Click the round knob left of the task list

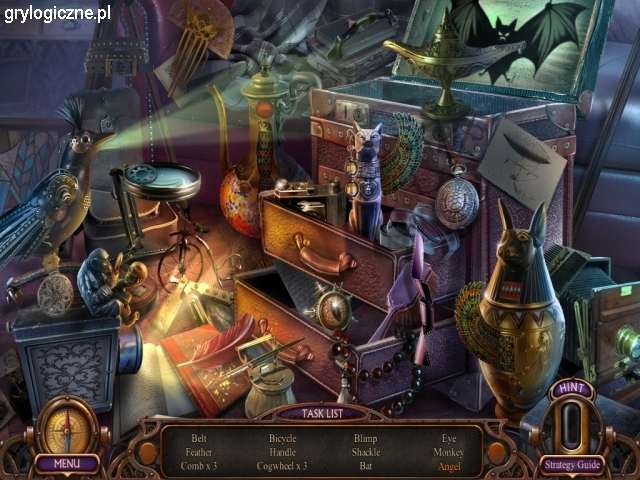147,453
